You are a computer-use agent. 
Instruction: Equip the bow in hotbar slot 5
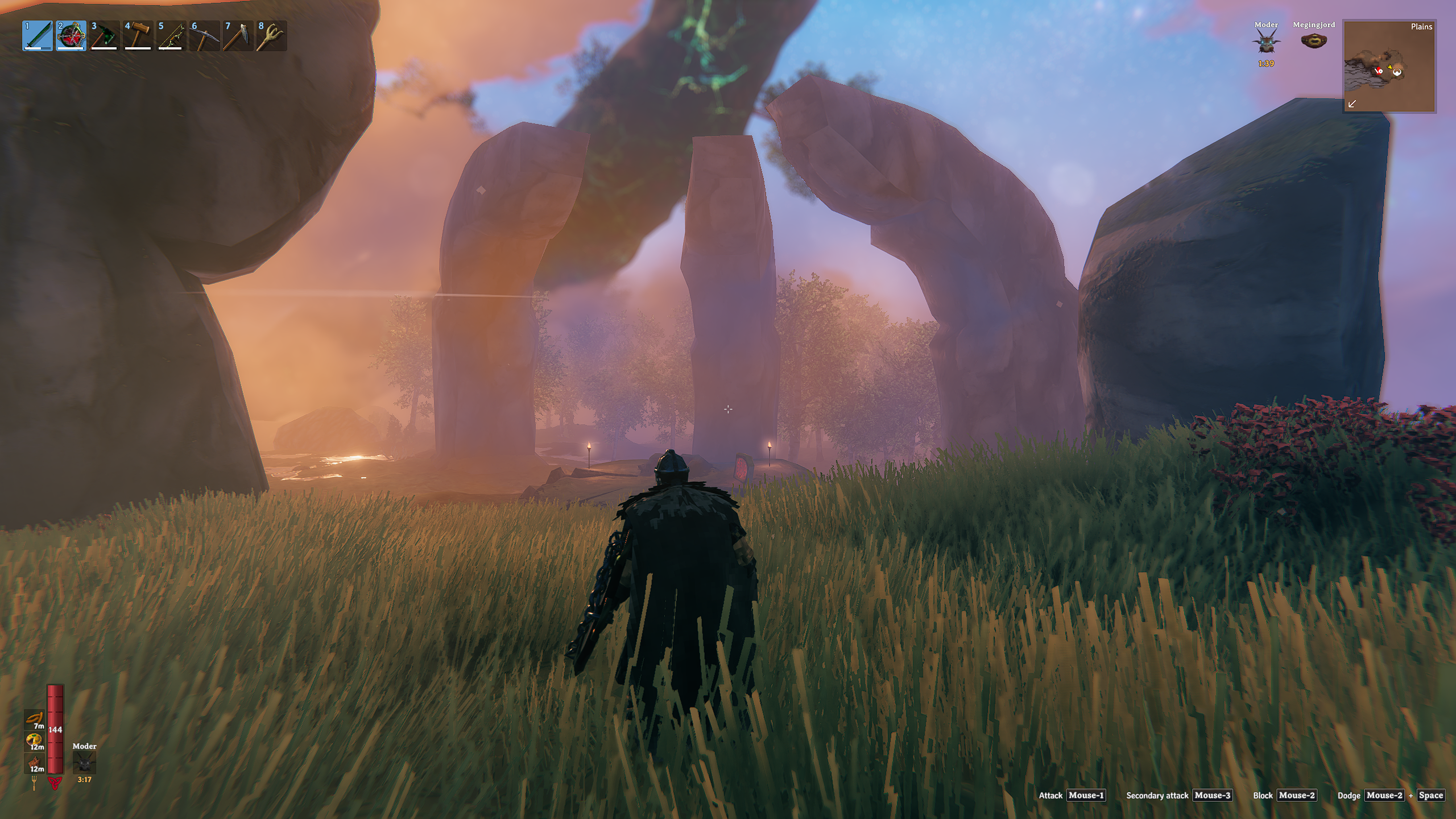pos(172,36)
